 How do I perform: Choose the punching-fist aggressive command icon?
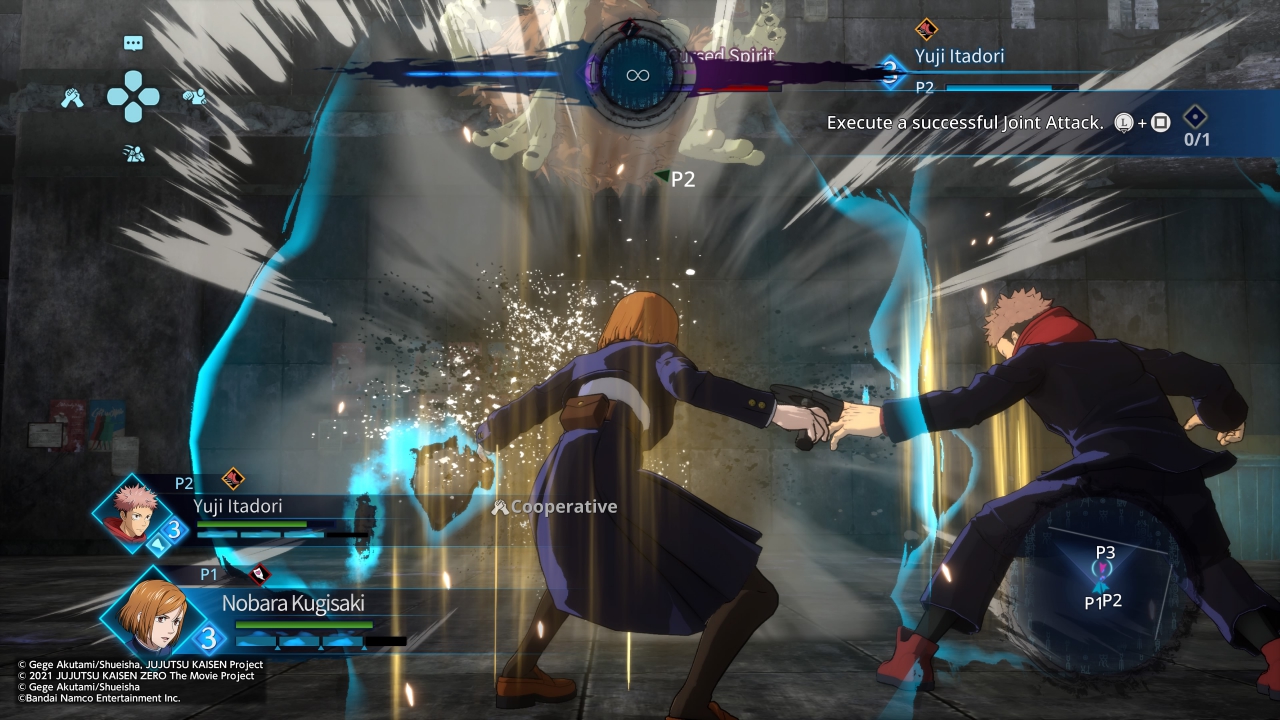[194, 97]
